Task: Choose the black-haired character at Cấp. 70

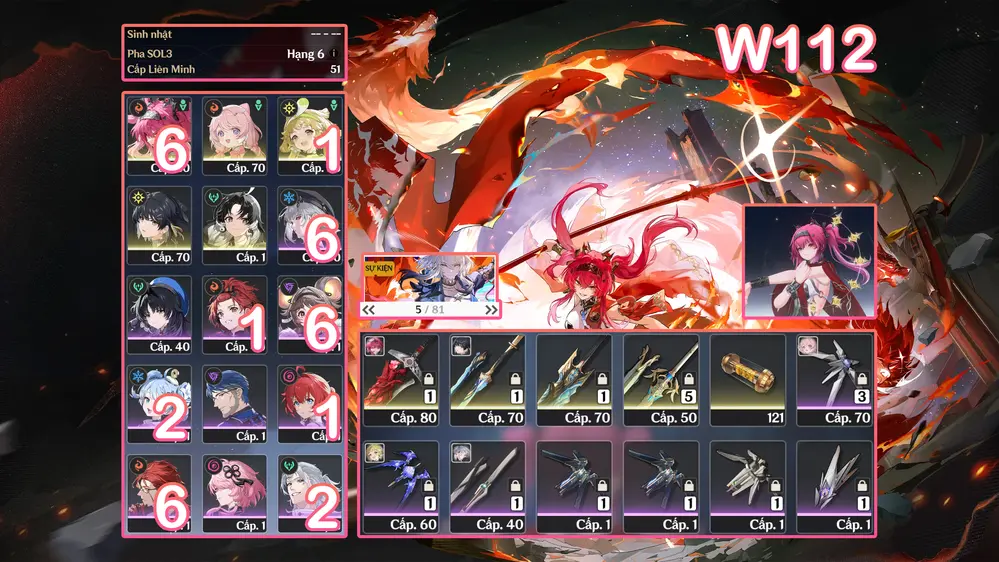Action: tap(162, 223)
